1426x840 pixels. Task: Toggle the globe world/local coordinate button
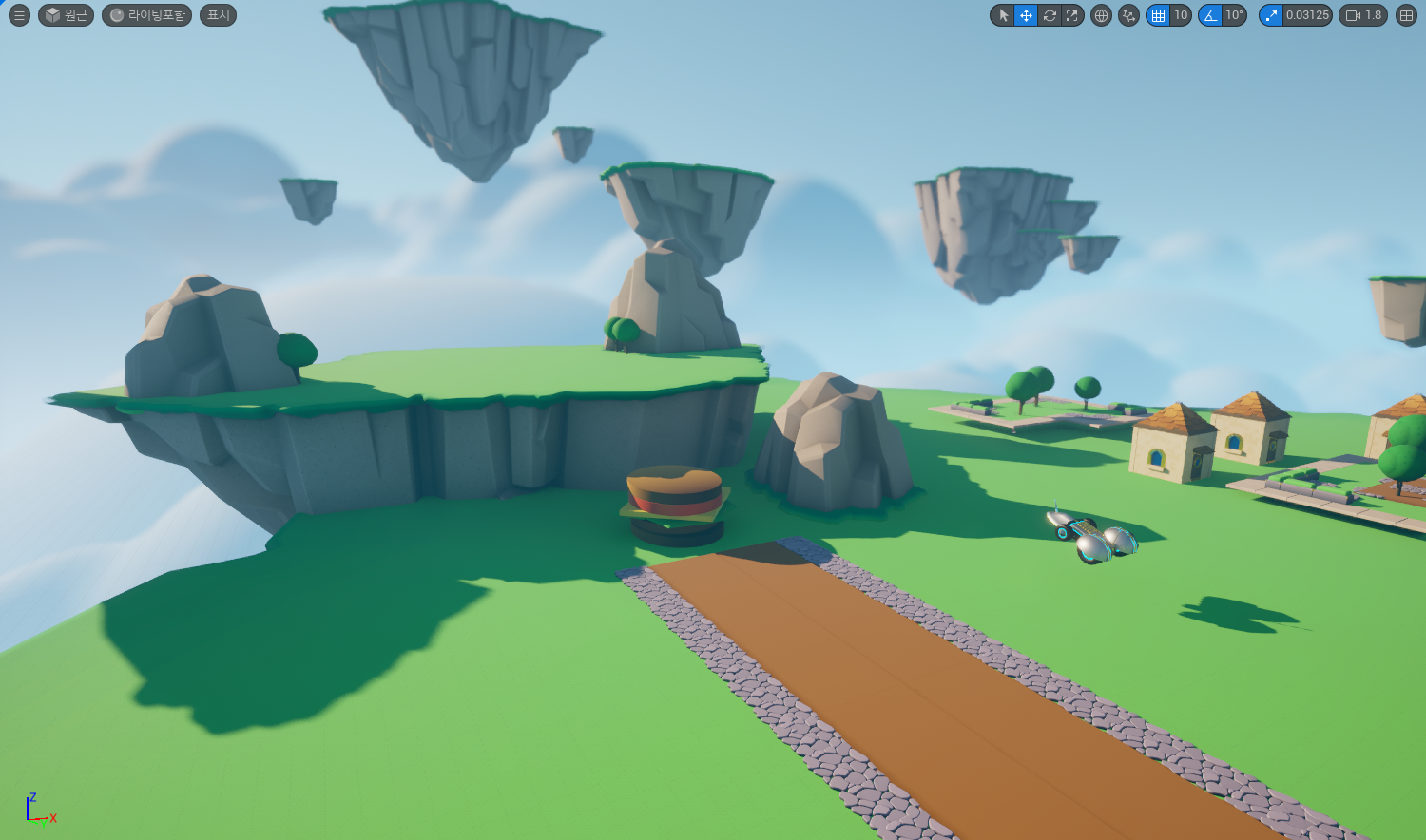point(1101,15)
